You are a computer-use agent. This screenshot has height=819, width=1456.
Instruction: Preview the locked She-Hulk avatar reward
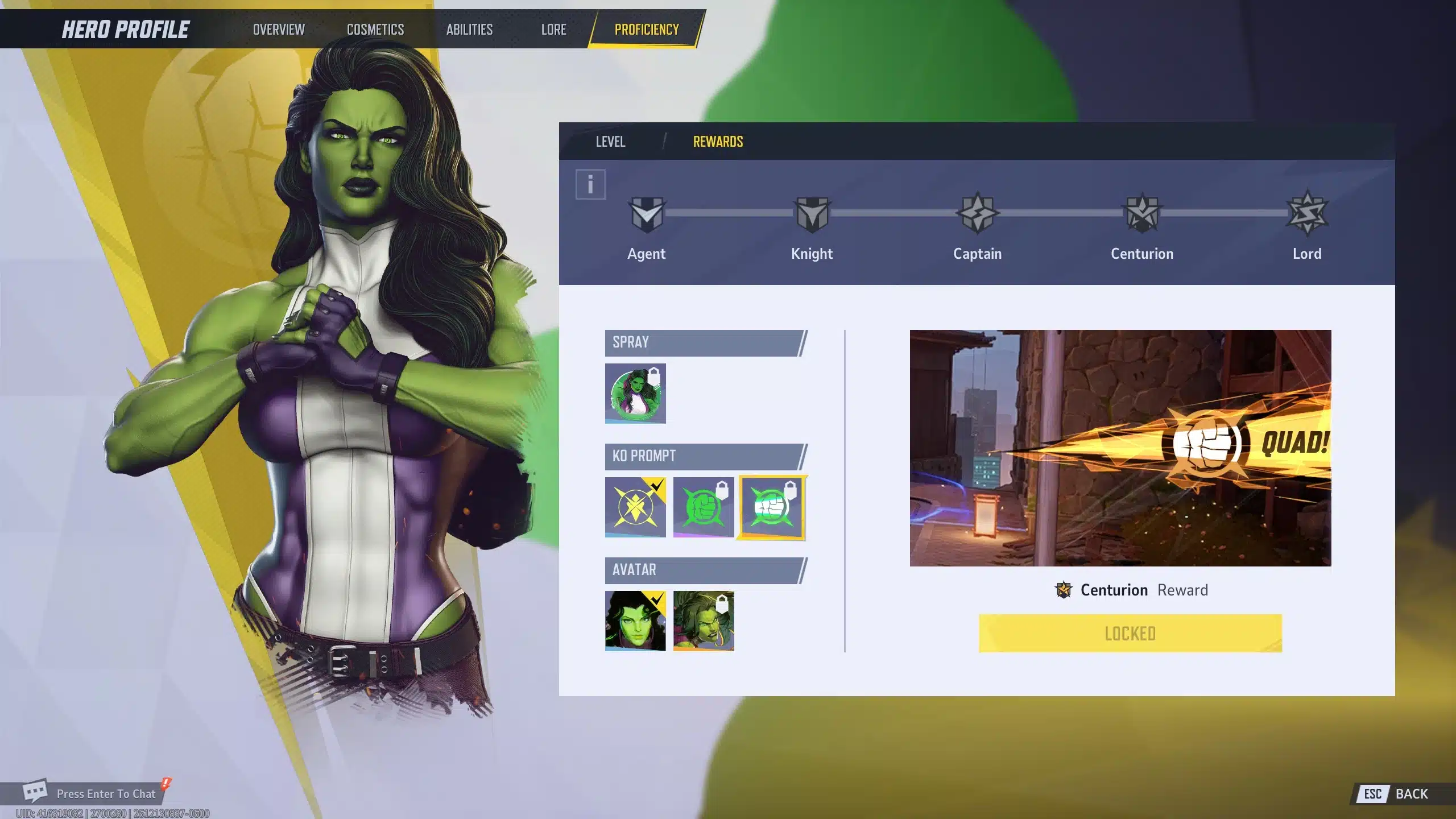[704, 621]
